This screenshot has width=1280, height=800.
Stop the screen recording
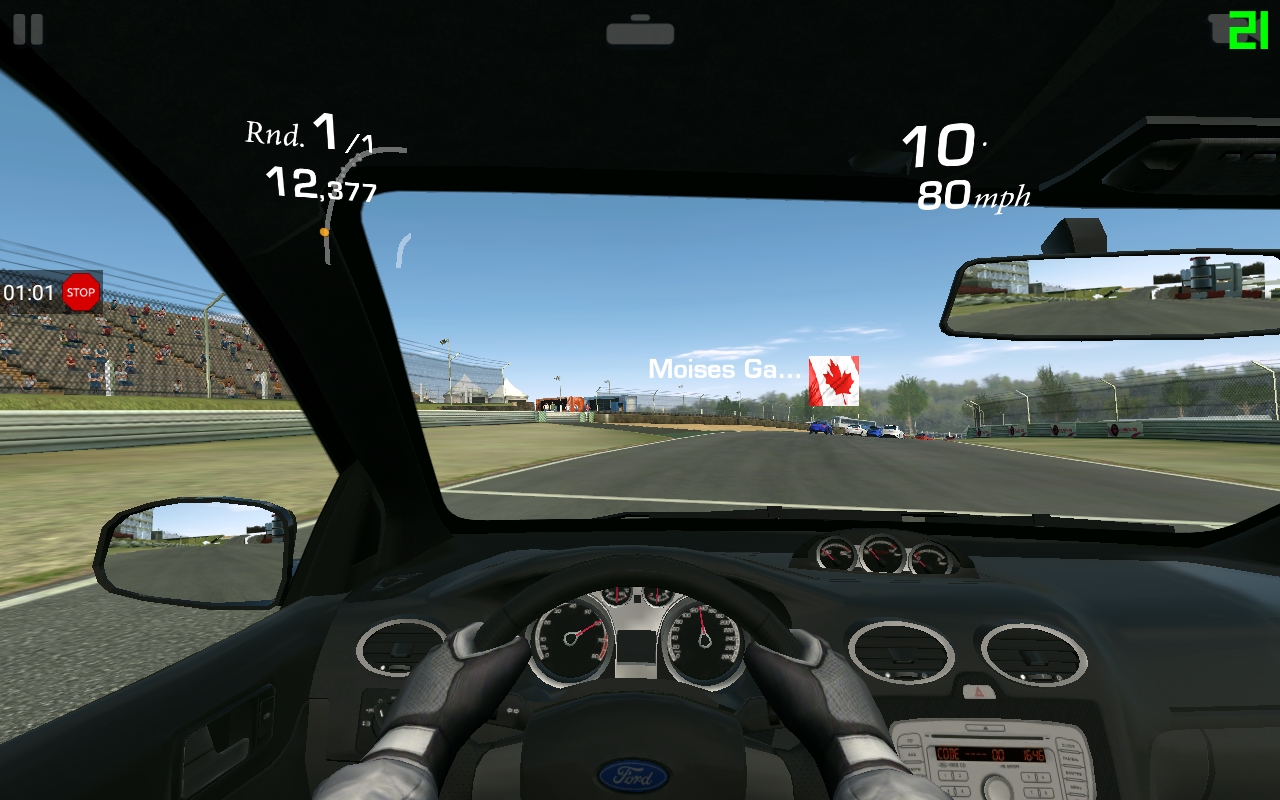click(x=81, y=293)
